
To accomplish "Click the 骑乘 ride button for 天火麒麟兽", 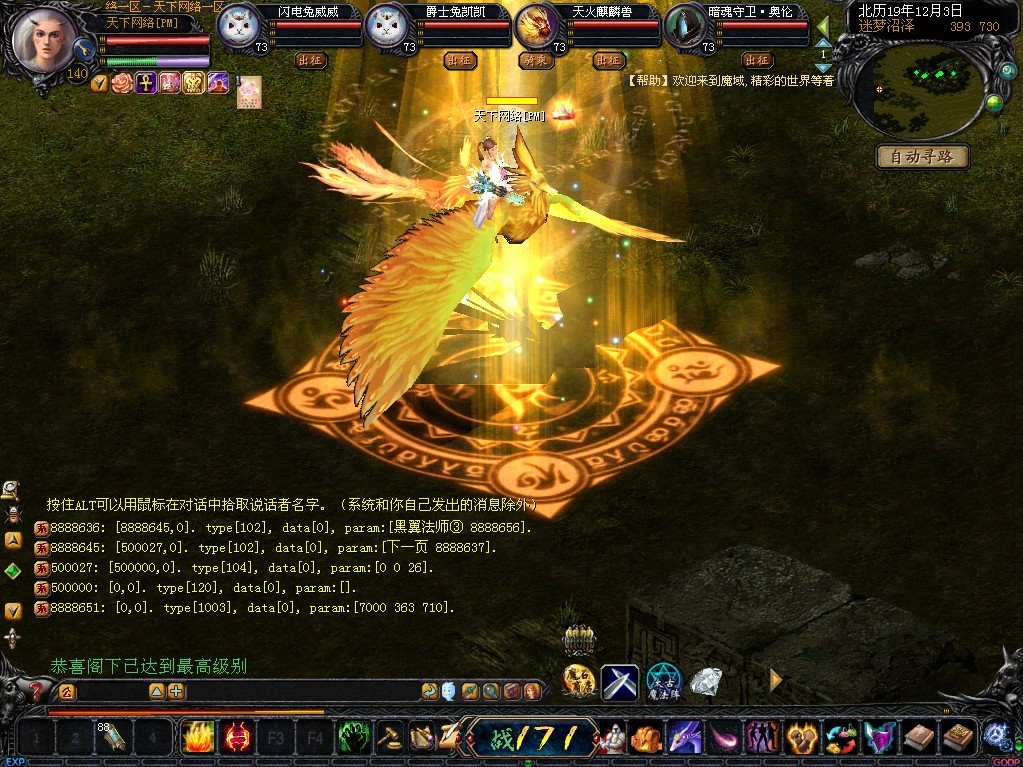I will point(535,60).
